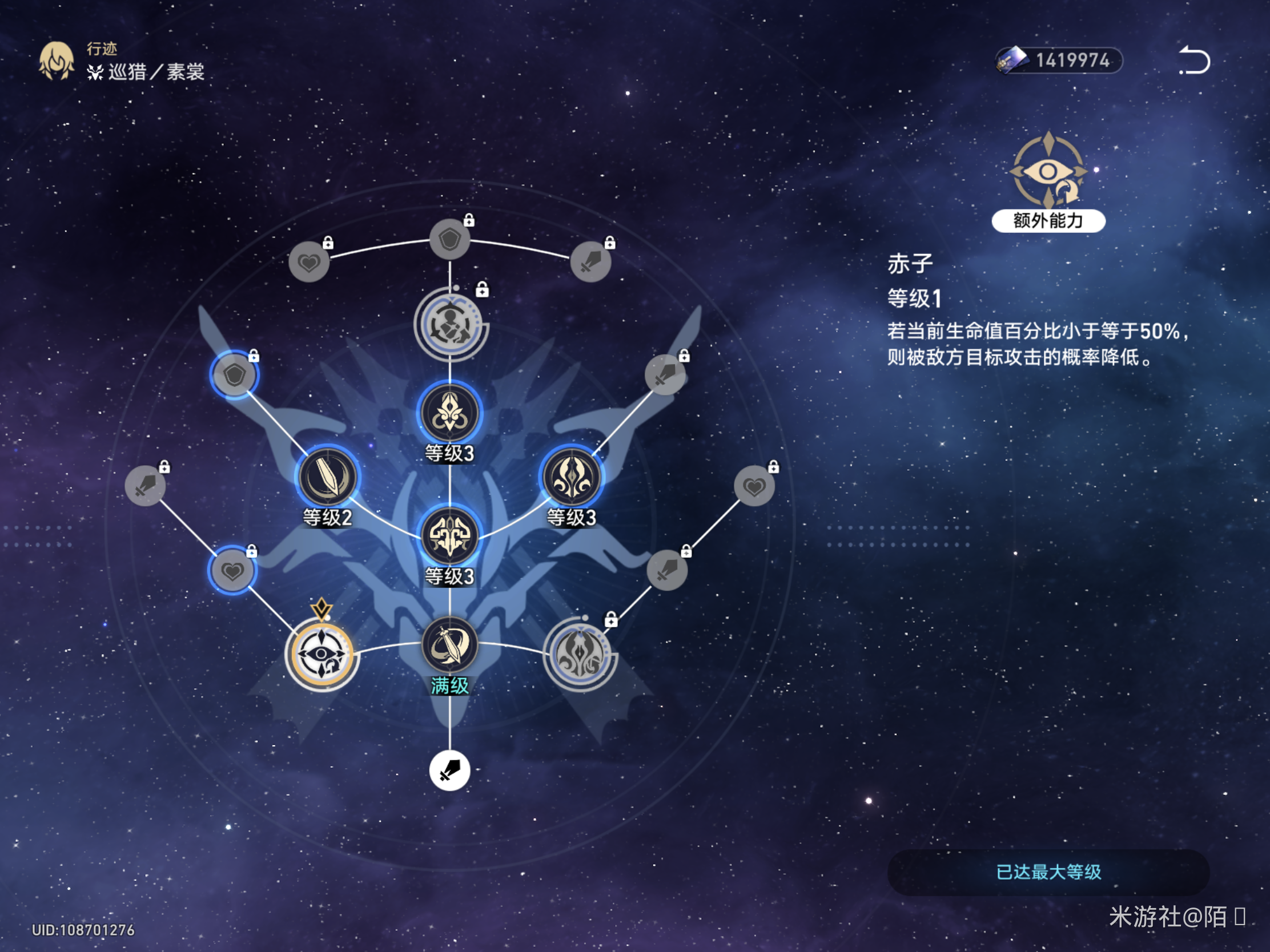The image size is (1270, 952).
Task: Click Sushang's character avatar icon
Action: point(57,61)
